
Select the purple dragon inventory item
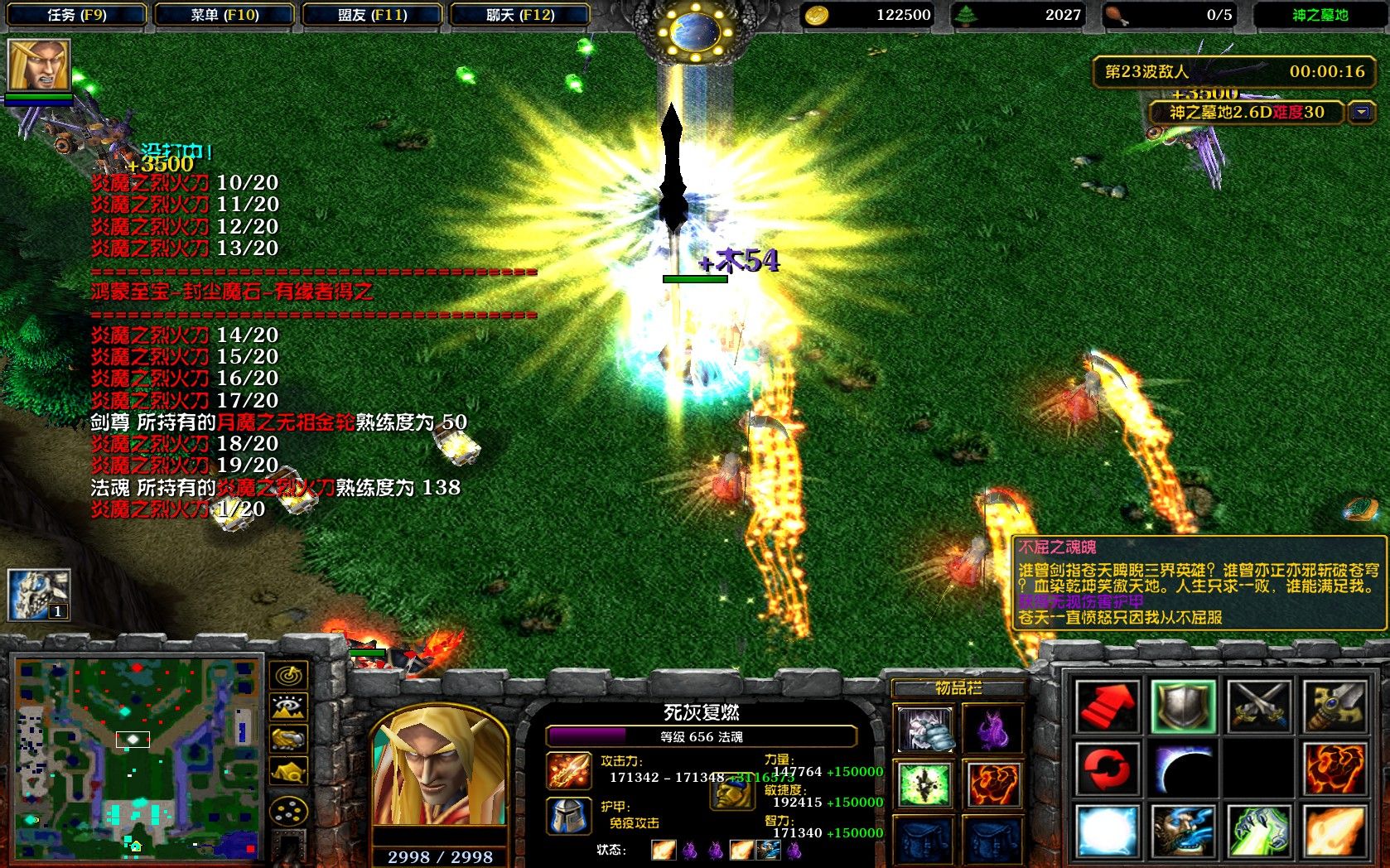click(992, 730)
